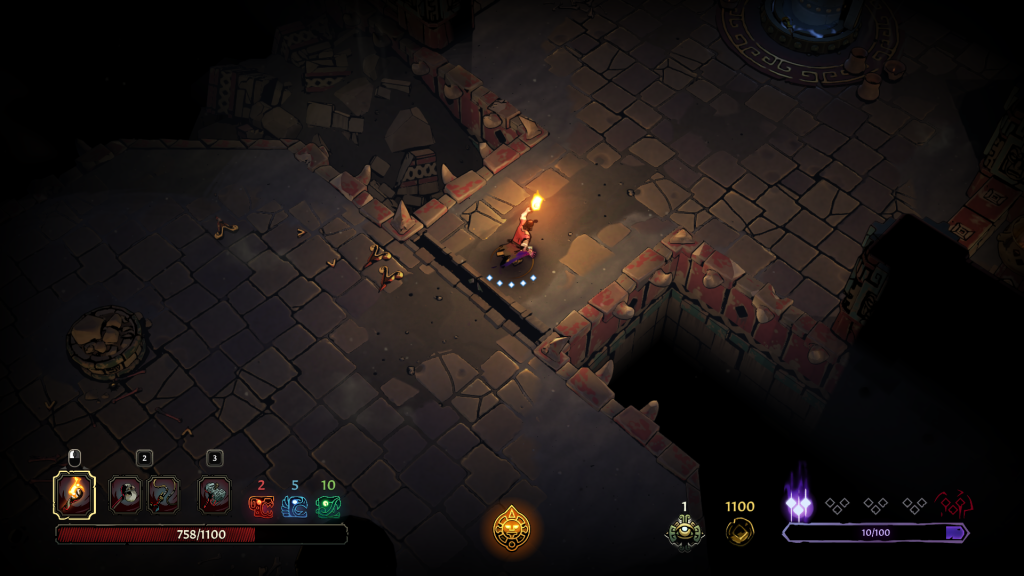The height and width of the screenshot is (576, 1024).
Task: Inspect the green perception stat glyph
Action: coord(328,506)
